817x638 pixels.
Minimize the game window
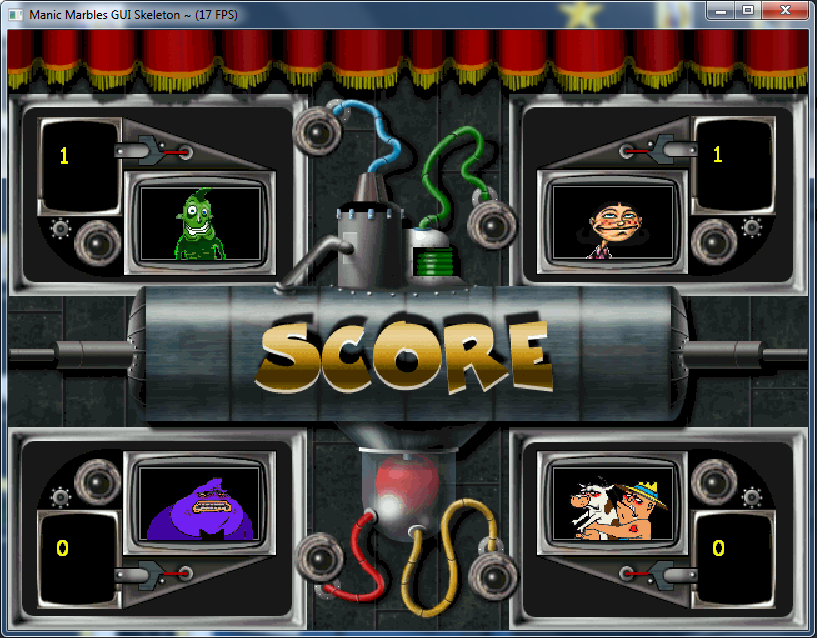tap(721, 10)
